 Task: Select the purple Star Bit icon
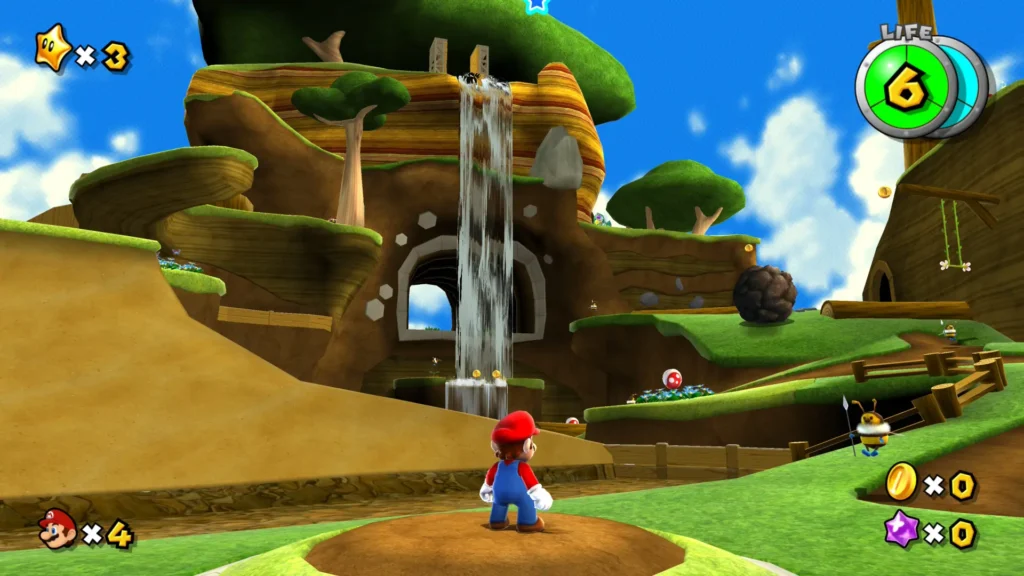pyautogui.click(x=902, y=529)
